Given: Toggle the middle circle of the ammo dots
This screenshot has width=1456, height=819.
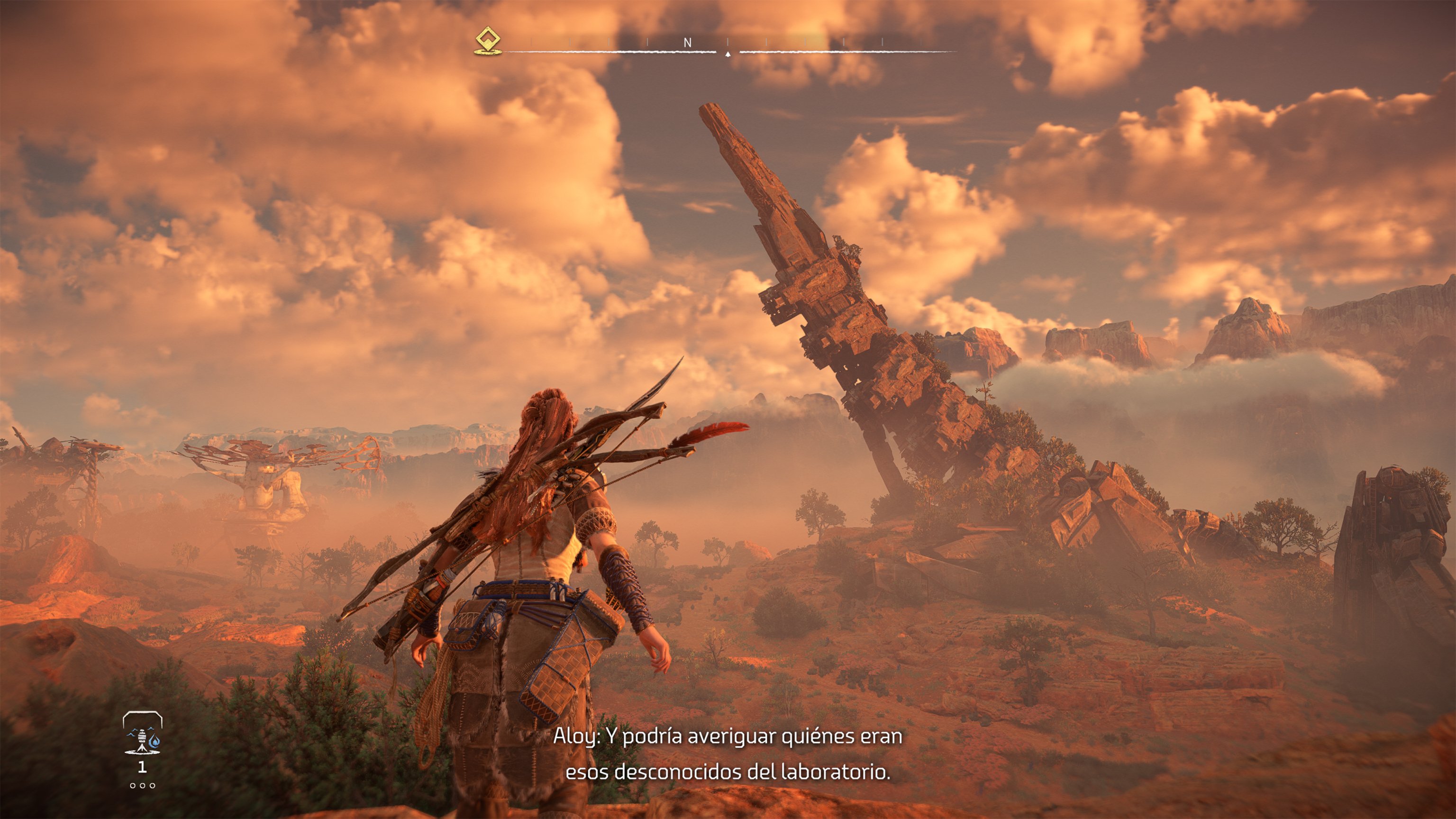Looking at the screenshot, I should tap(143, 786).
